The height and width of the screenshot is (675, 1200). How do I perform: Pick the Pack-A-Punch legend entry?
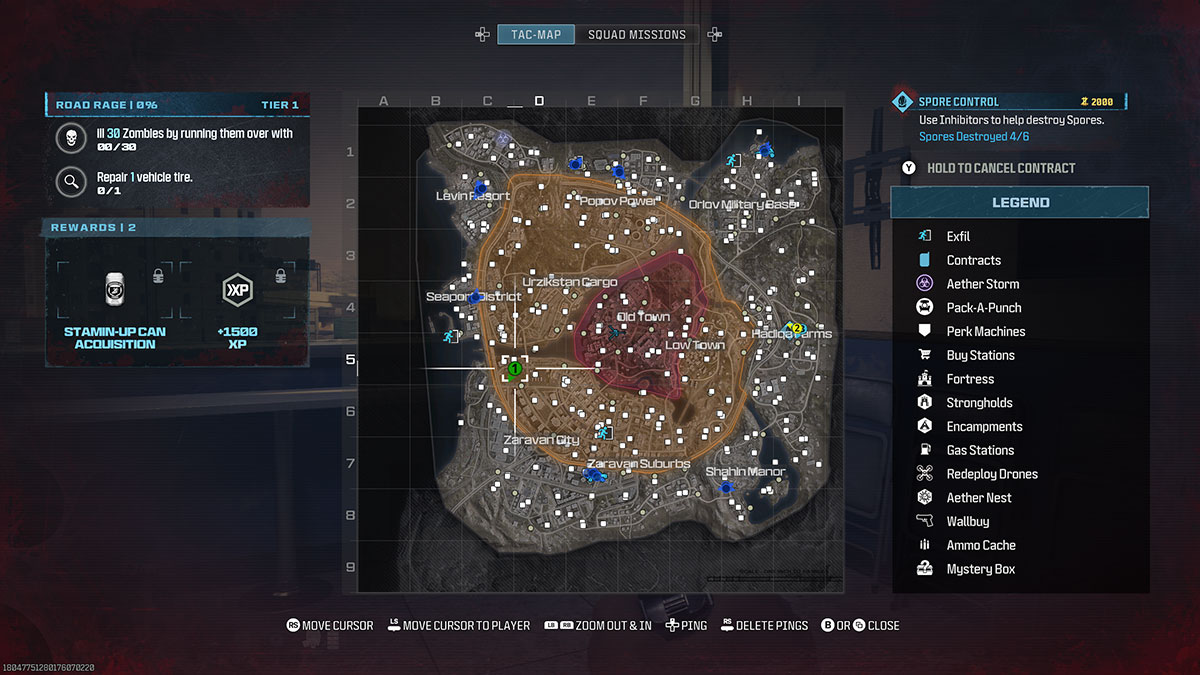(x=983, y=308)
